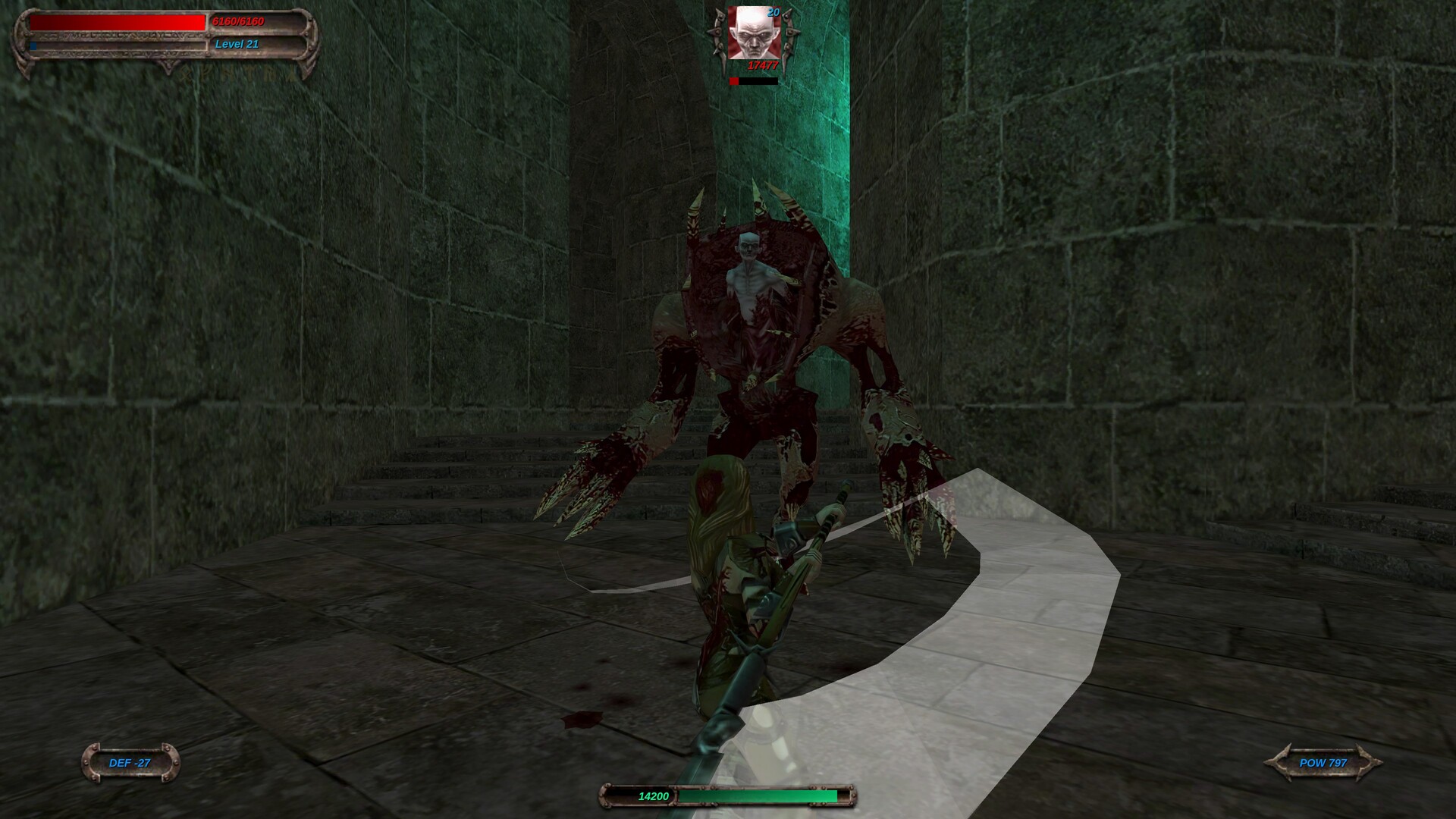Image resolution: width=1456 pixels, height=819 pixels.
Task: Click the left bracket ornament beside the enemy portrait
Action: [x=719, y=34]
